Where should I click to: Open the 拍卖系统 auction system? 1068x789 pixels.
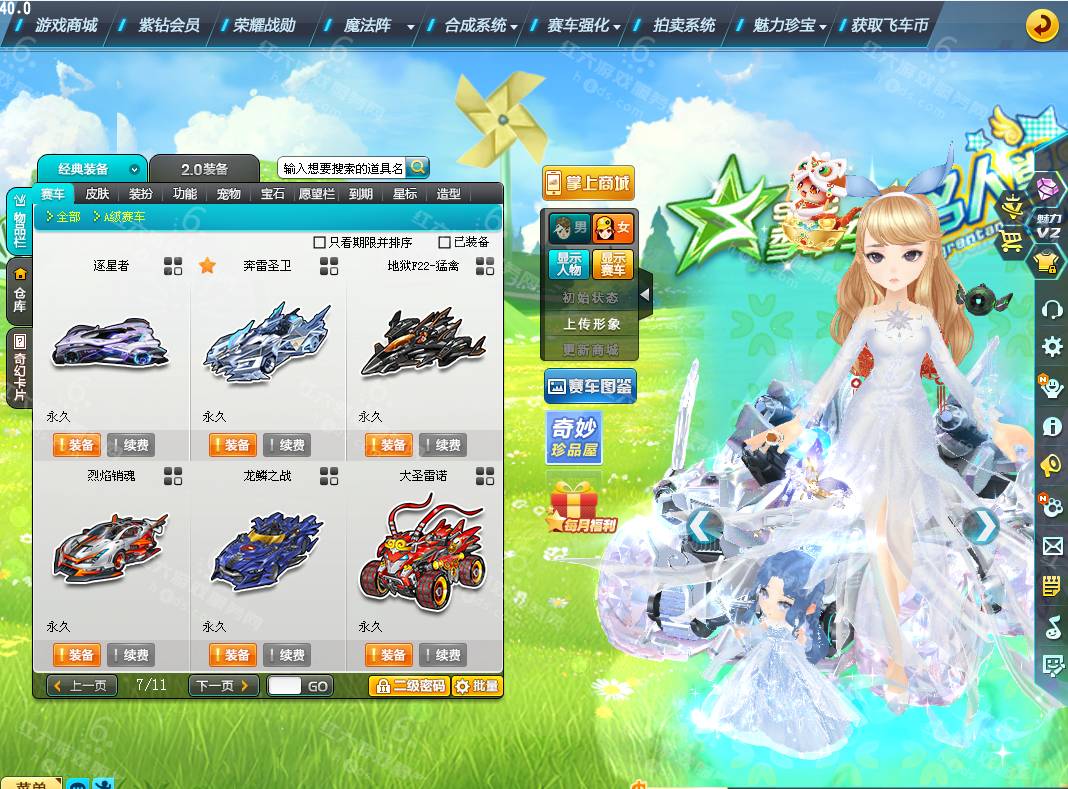[x=684, y=25]
